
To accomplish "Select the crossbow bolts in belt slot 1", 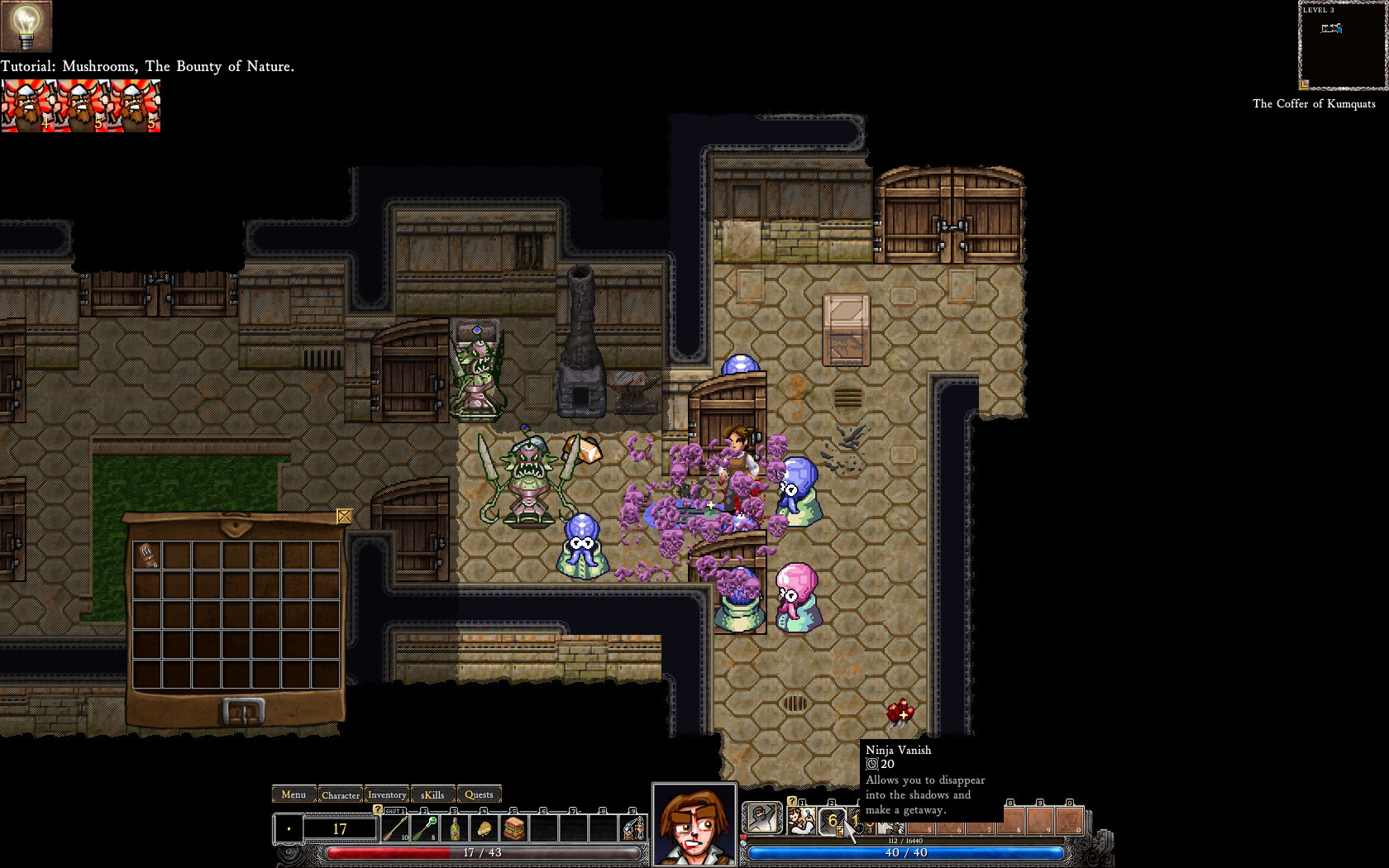I will pos(394,829).
